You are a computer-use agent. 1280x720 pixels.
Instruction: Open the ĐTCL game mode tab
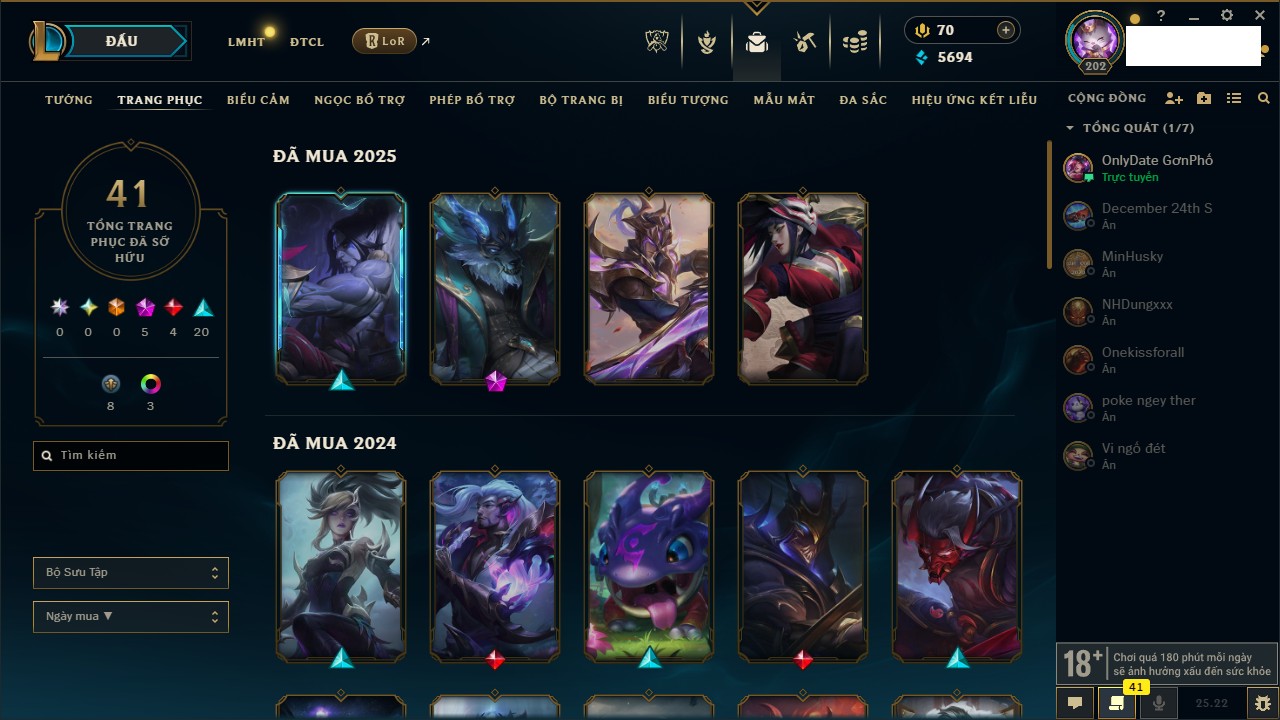coord(307,42)
